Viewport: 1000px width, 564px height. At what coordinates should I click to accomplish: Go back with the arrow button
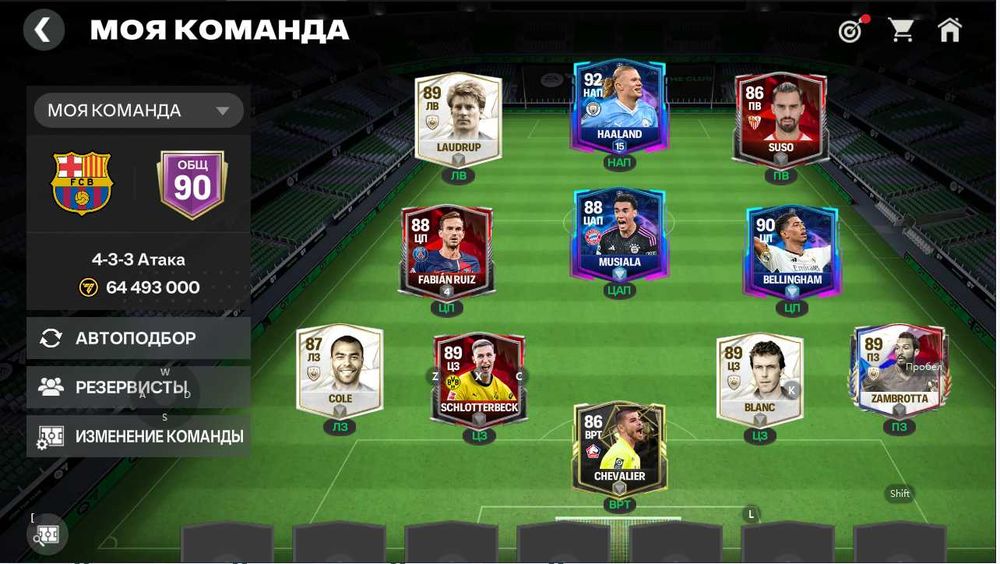pos(43,30)
